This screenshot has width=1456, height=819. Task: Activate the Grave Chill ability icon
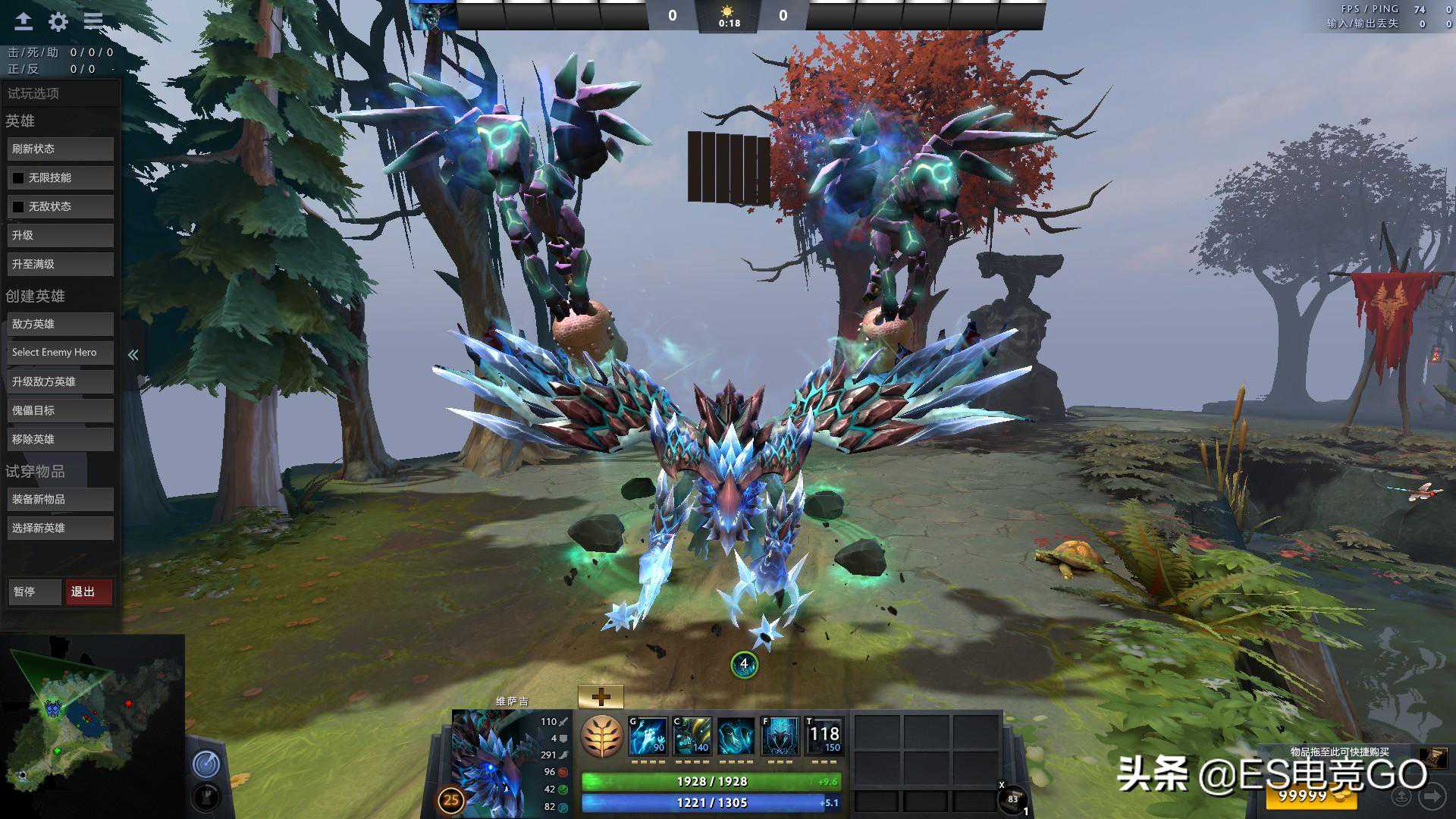648,736
